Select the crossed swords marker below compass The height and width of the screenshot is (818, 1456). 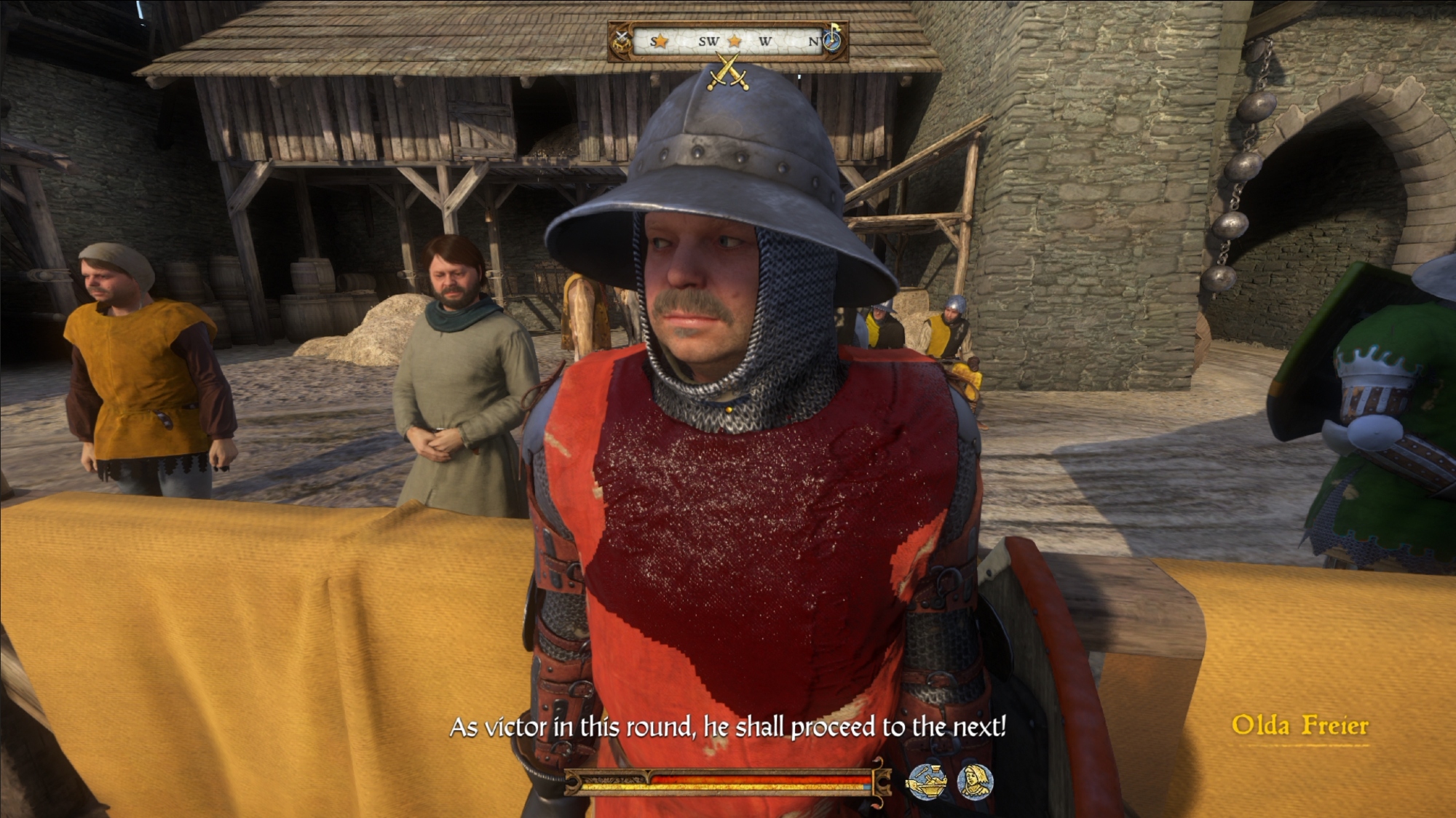click(x=728, y=74)
